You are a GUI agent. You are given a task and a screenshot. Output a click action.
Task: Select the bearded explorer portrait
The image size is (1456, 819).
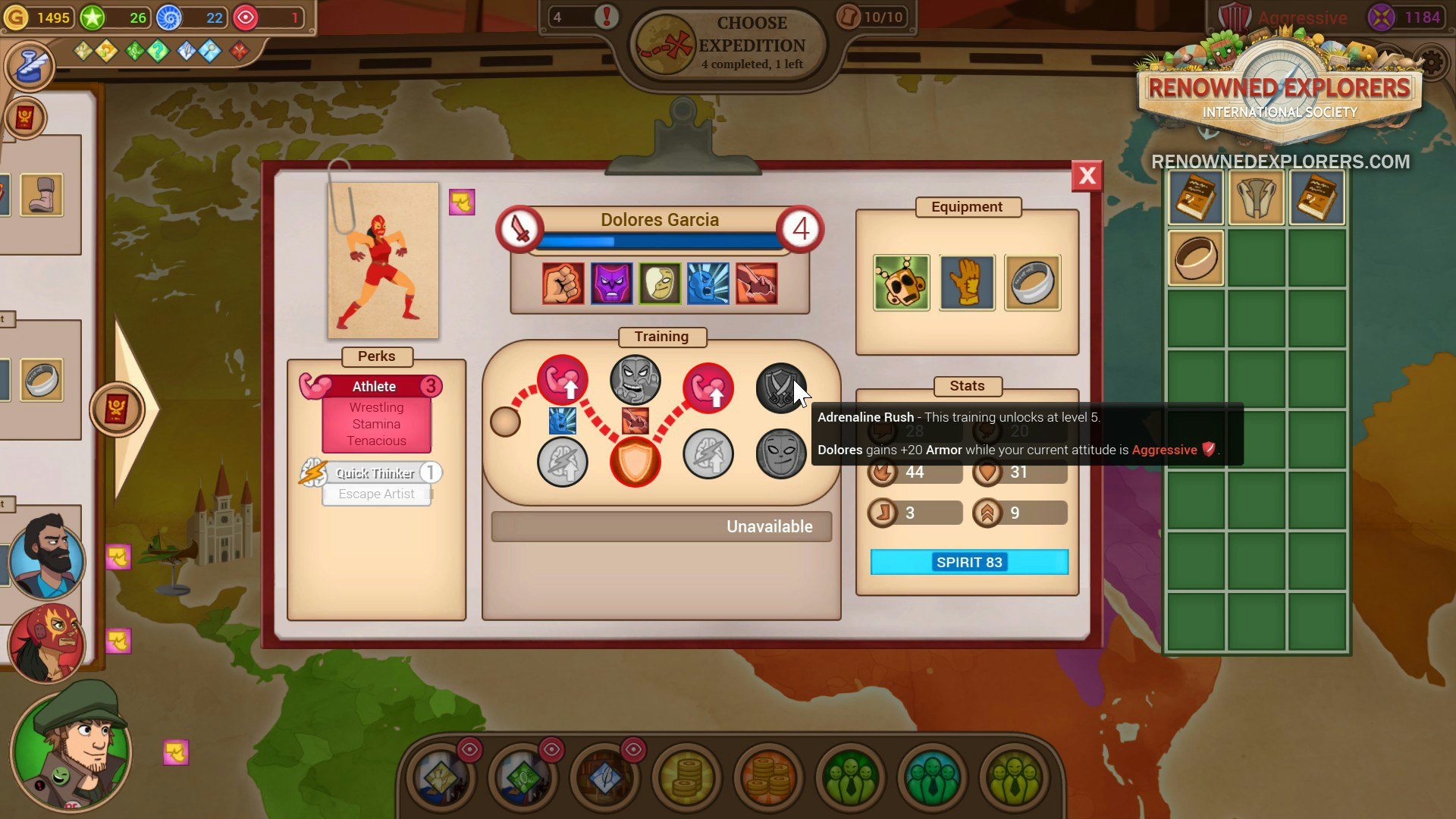tap(47, 561)
